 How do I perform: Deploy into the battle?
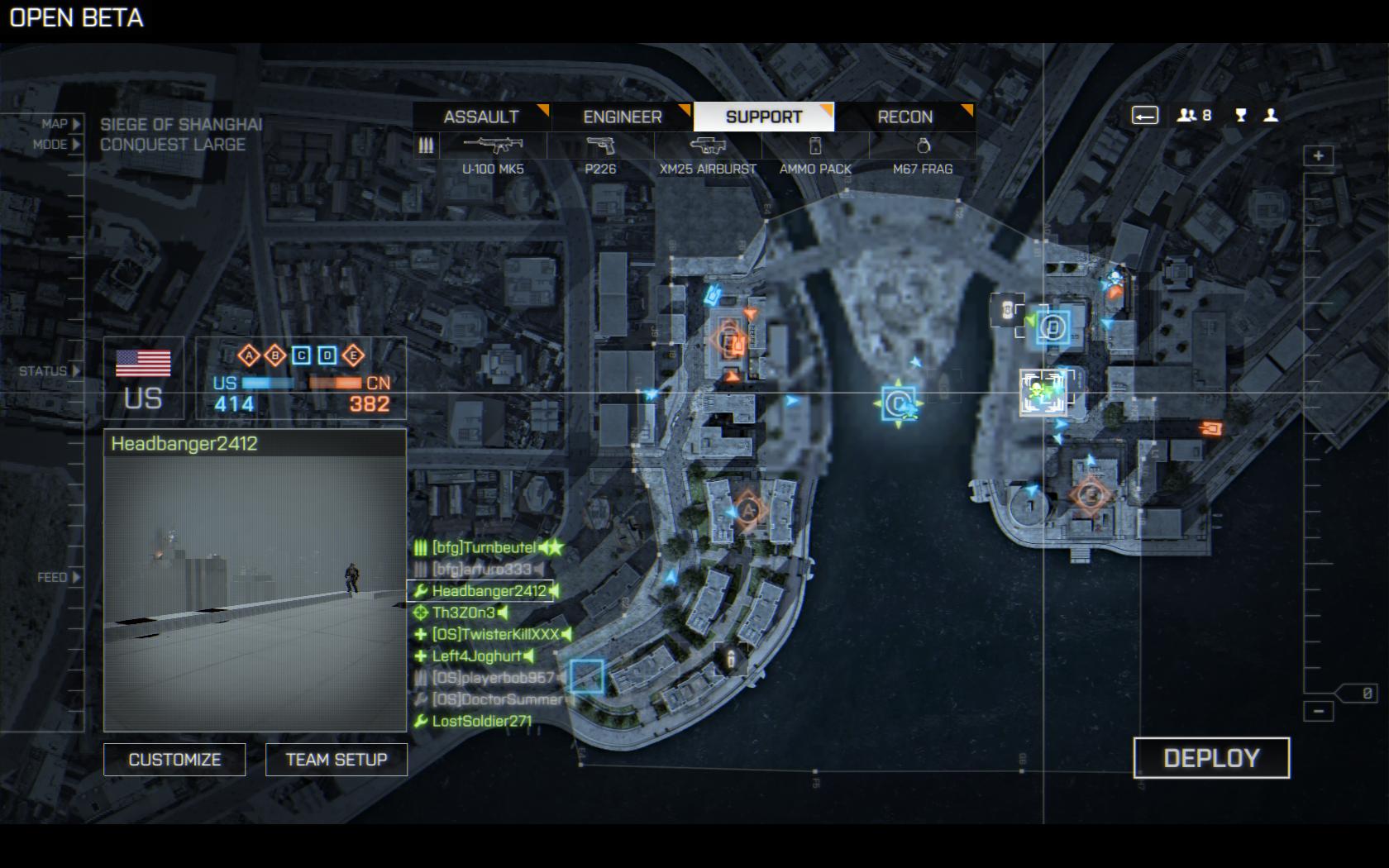click(1211, 758)
